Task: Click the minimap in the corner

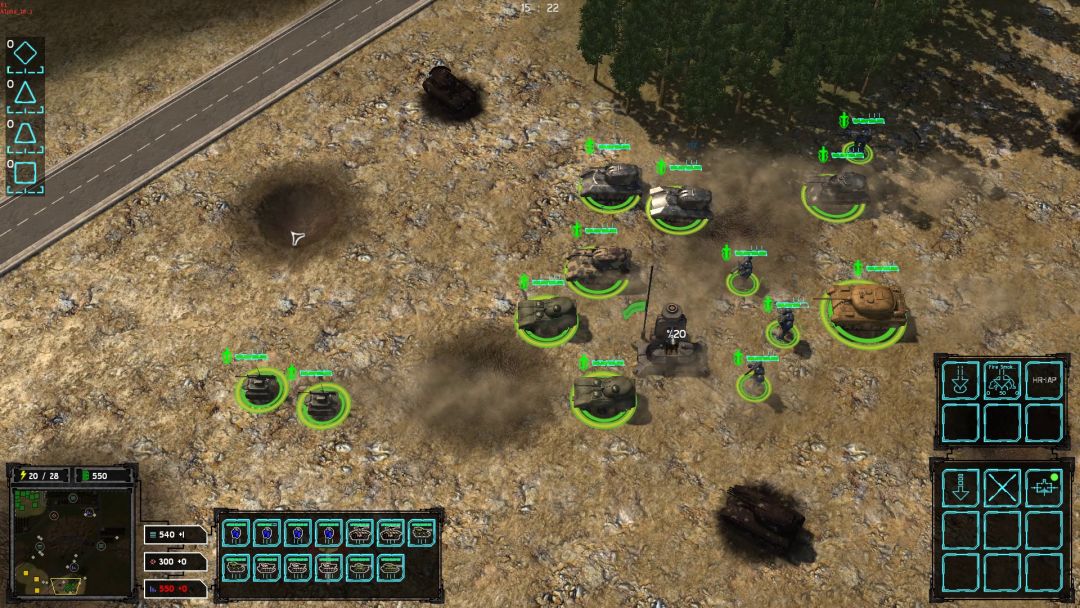Action: tap(71, 540)
